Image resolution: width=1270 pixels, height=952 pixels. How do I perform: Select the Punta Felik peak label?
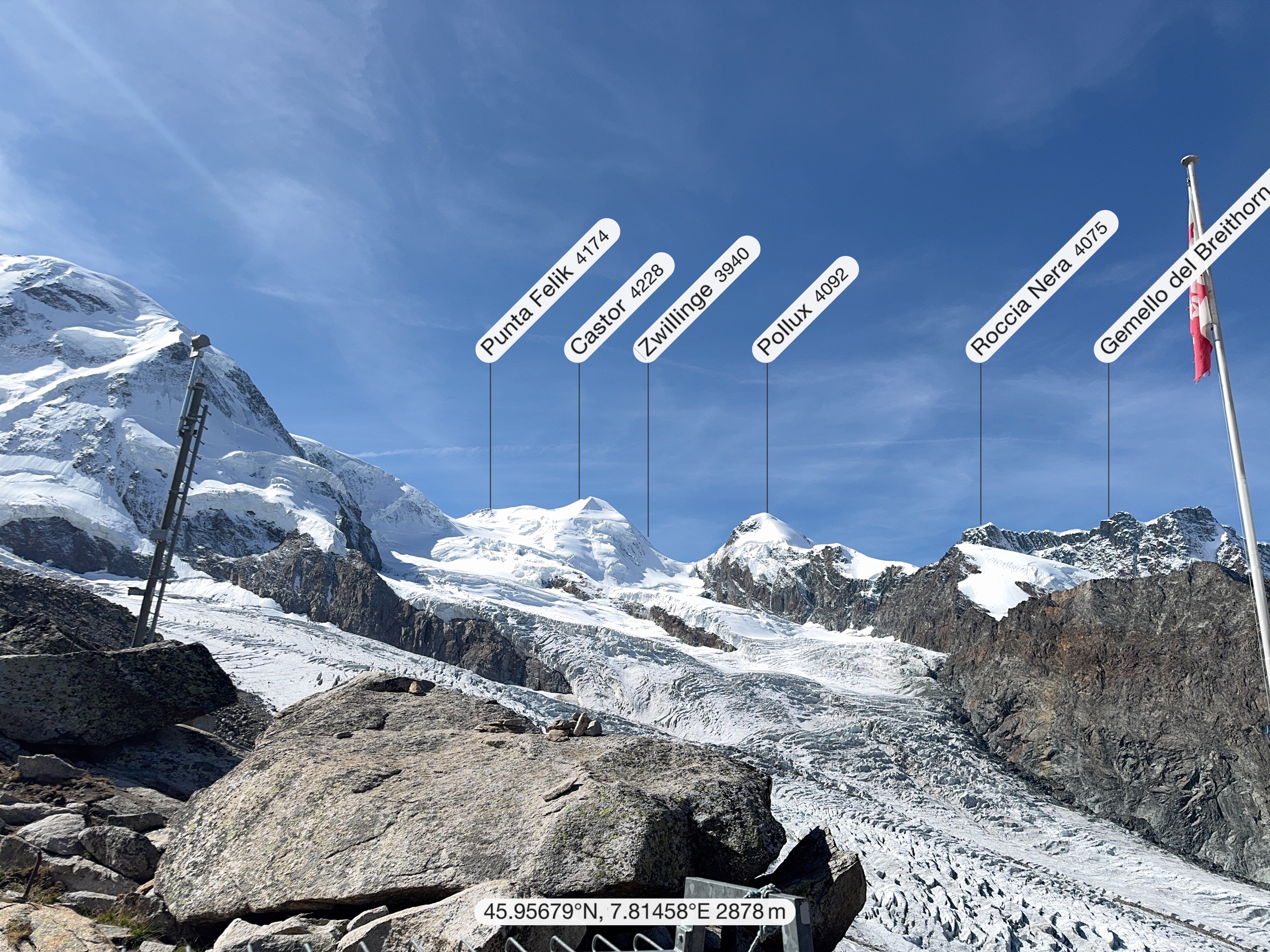tap(548, 290)
